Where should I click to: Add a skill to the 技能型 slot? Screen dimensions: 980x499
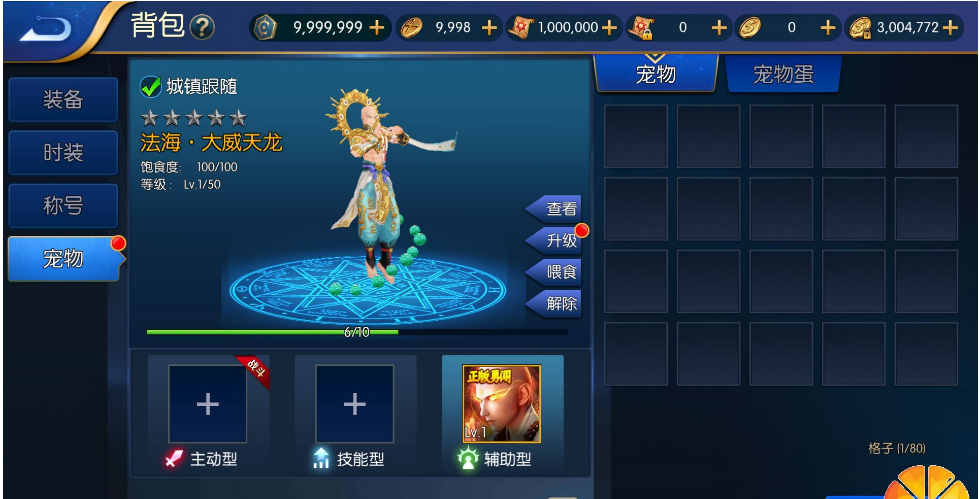click(354, 404)
